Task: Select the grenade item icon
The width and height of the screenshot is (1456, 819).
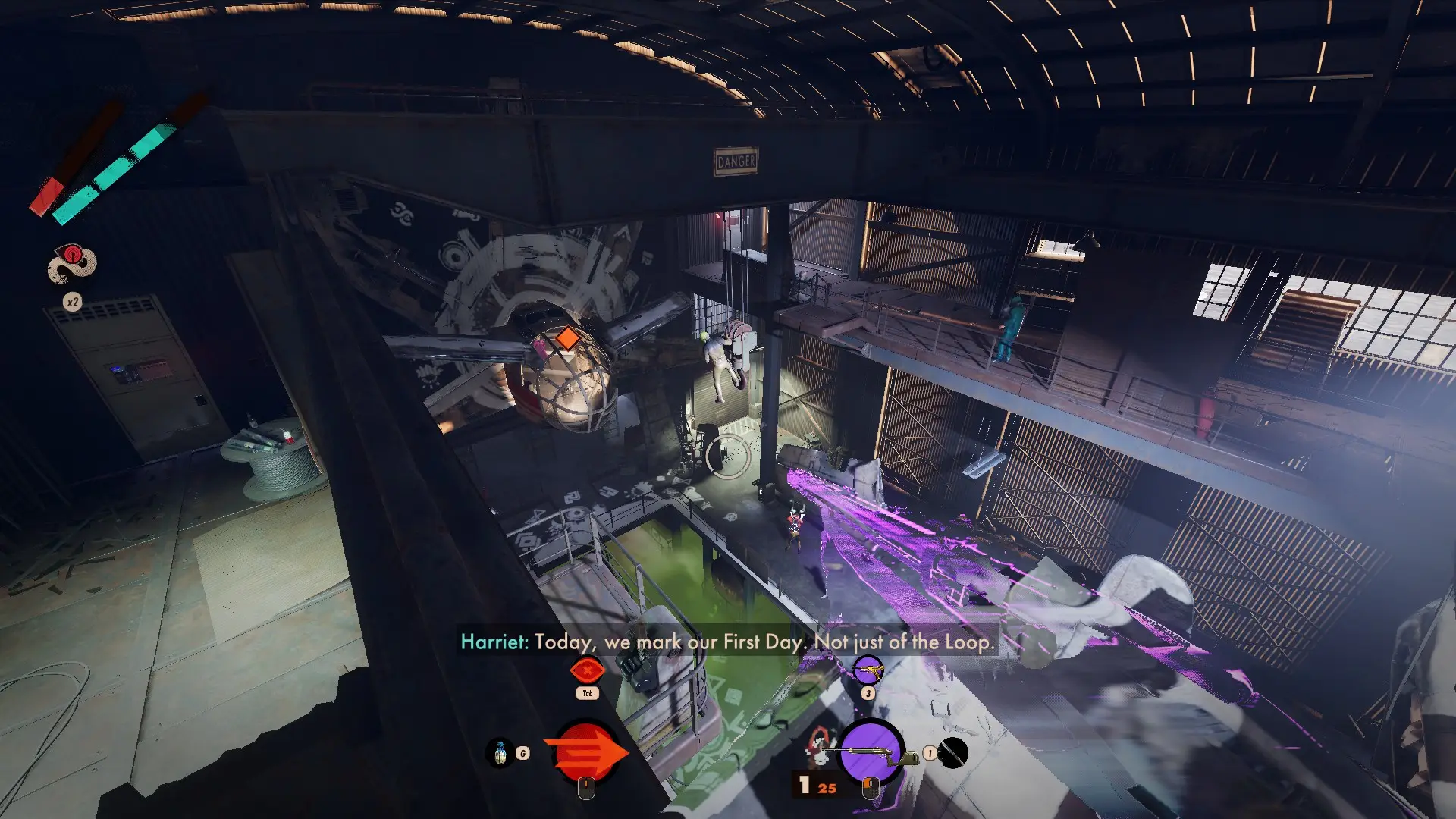Action: (499, 753)
